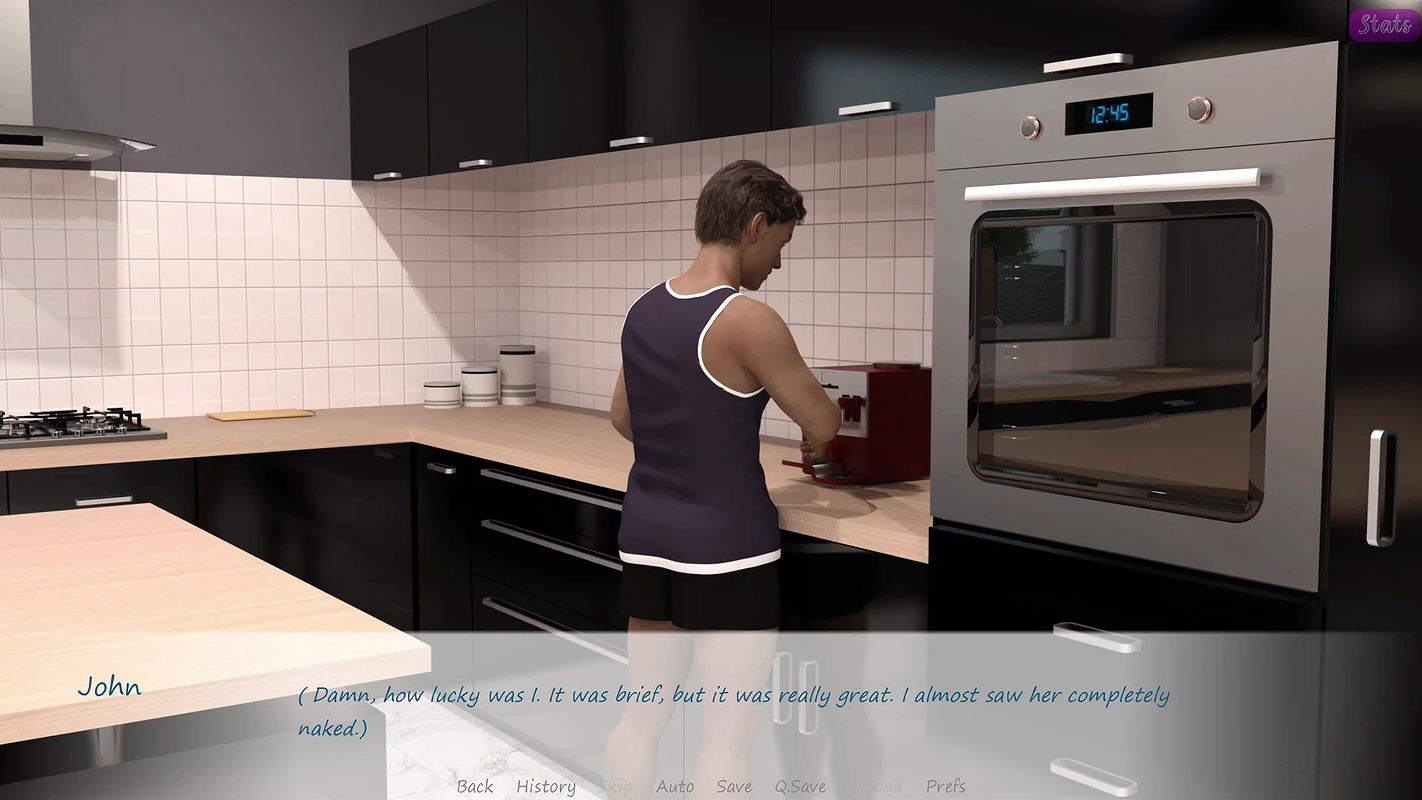The image size is (1422, 800).
Task: Quick save with Q.Save
Action: click(x=800, y=786)
